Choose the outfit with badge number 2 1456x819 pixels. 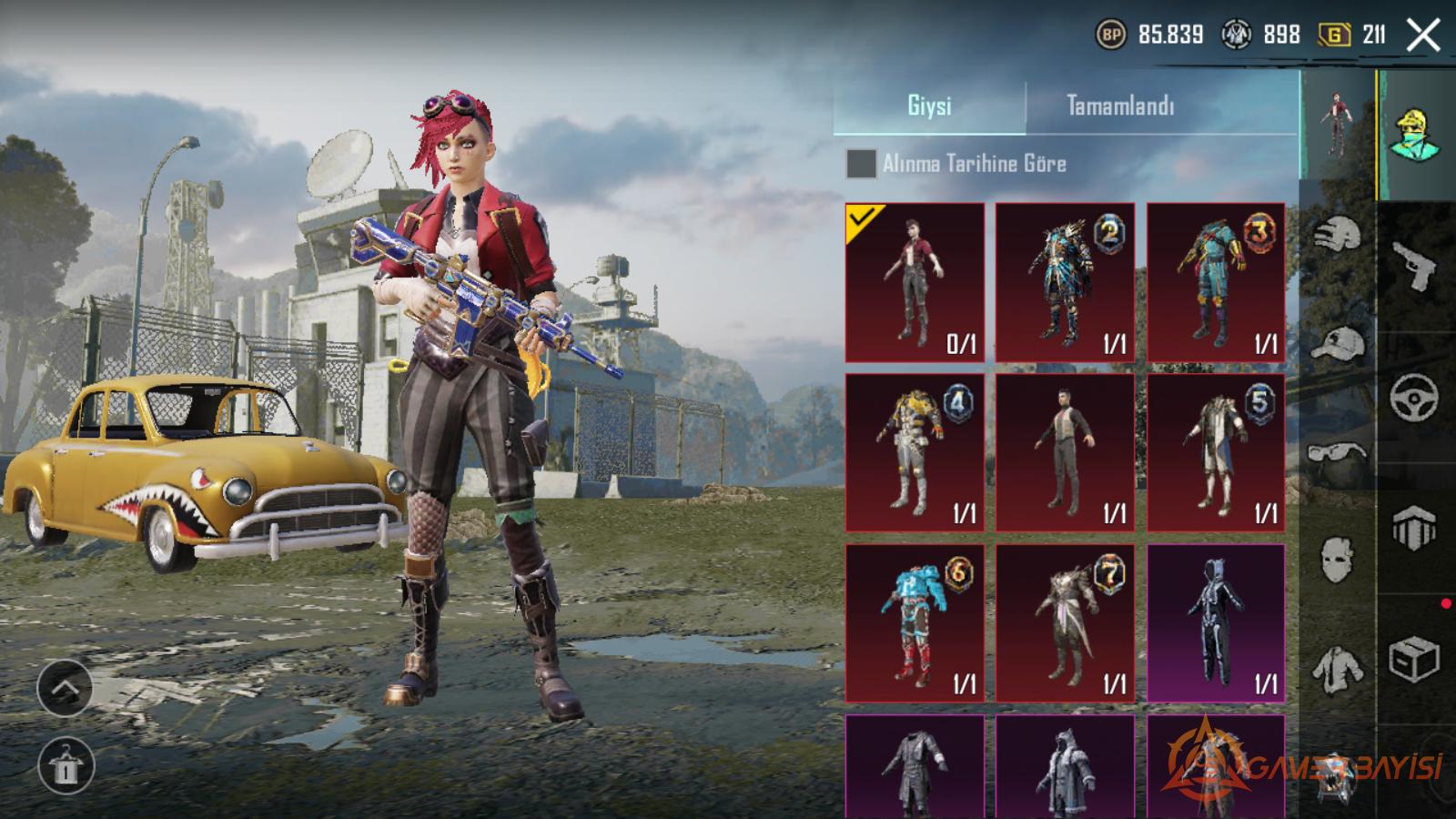coord(1065,282)
